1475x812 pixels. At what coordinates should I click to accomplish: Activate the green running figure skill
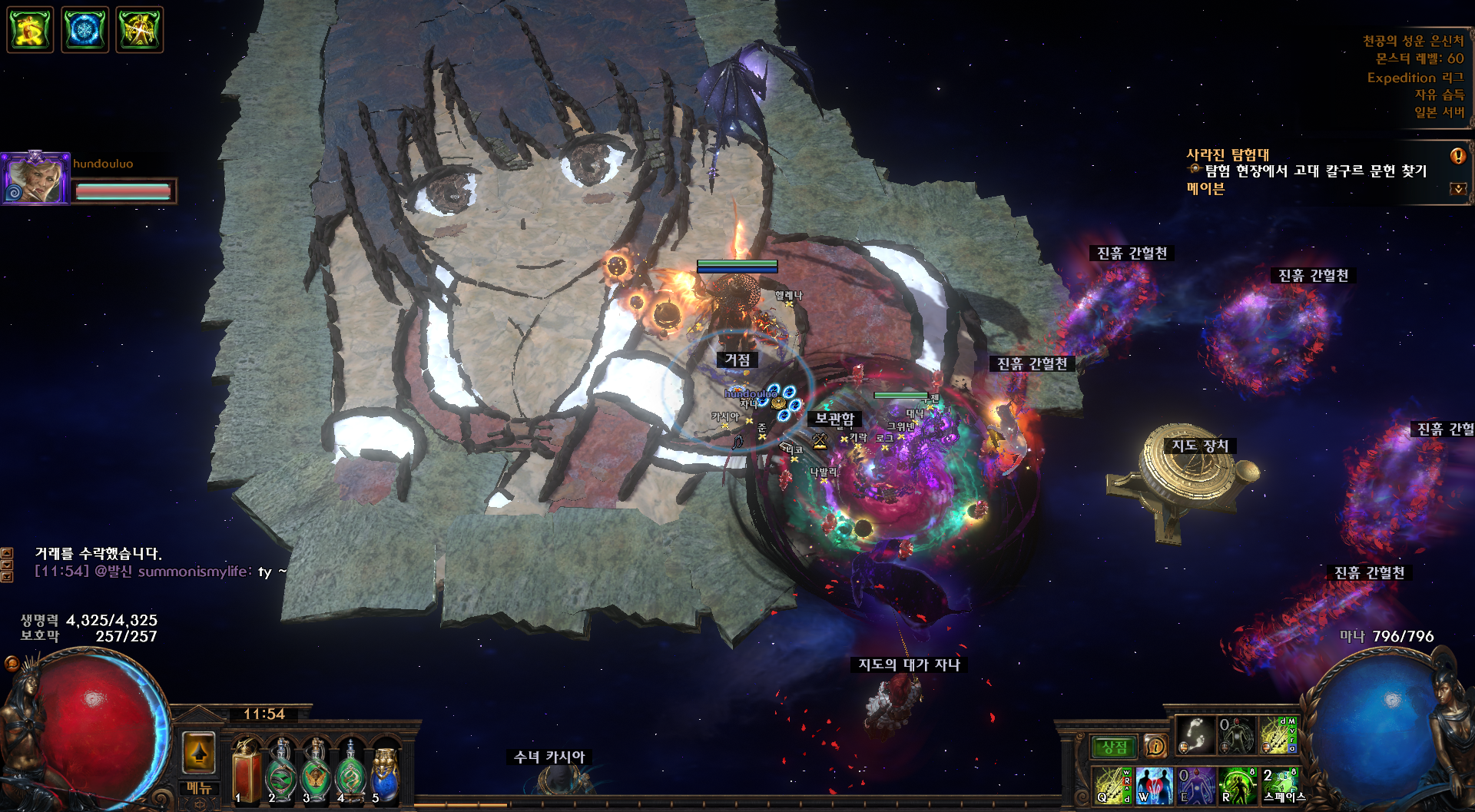[1238, 786]
